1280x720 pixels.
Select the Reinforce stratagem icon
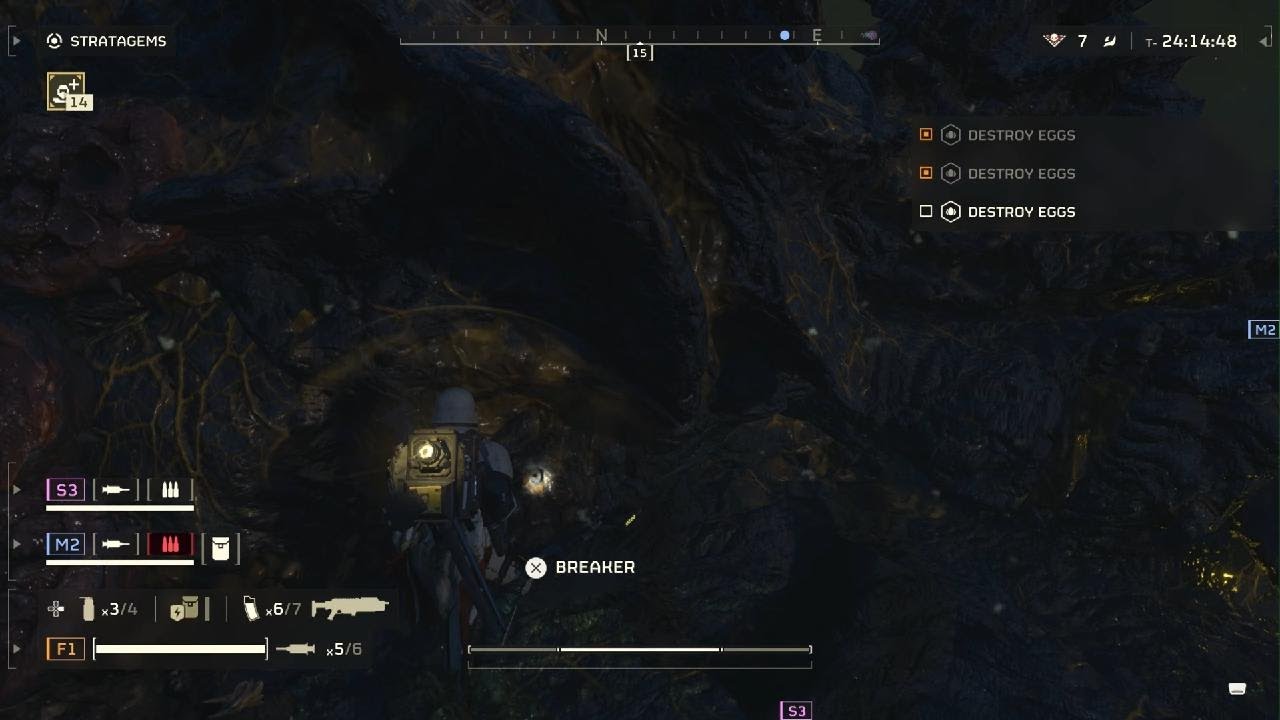66,92
